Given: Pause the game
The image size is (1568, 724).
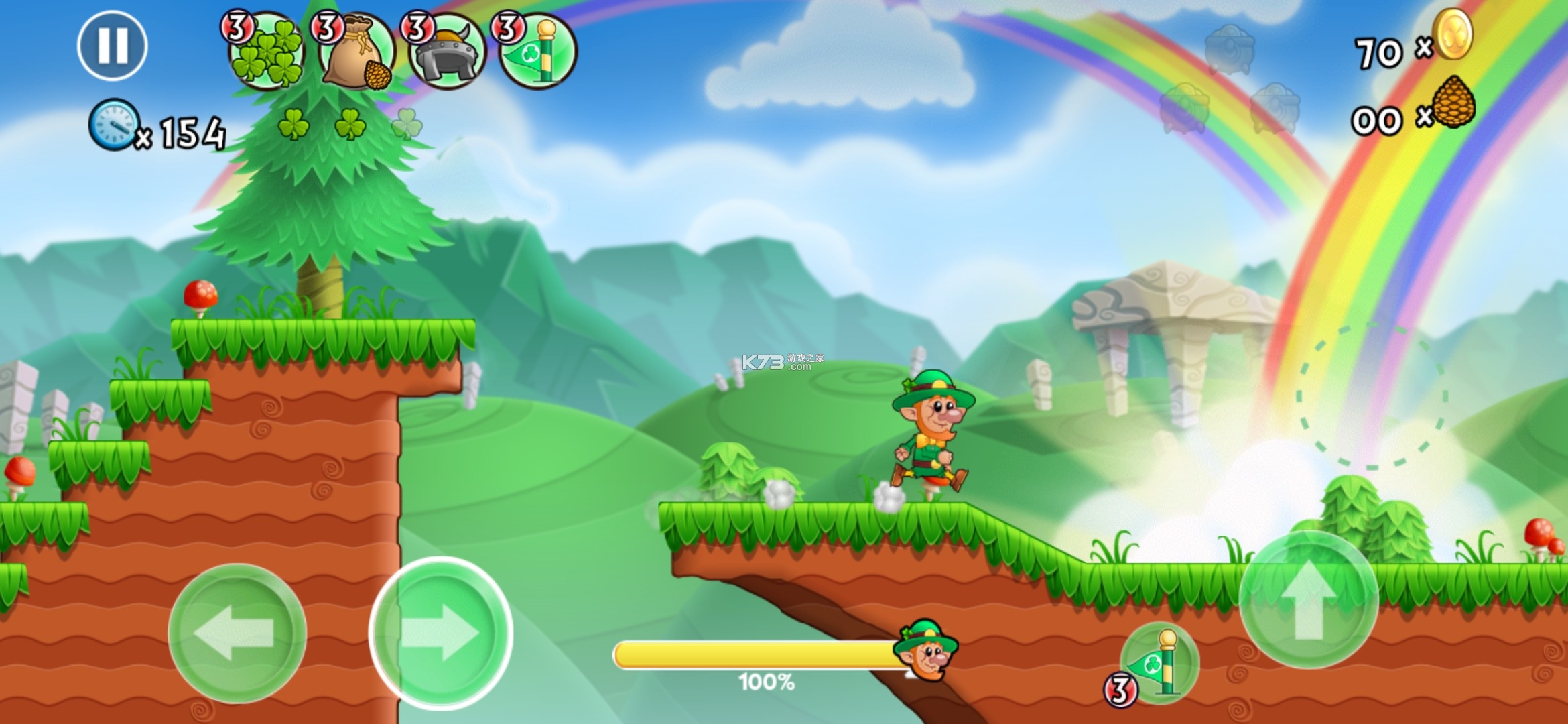Looking at the screenshot, I should click(113, 46).
